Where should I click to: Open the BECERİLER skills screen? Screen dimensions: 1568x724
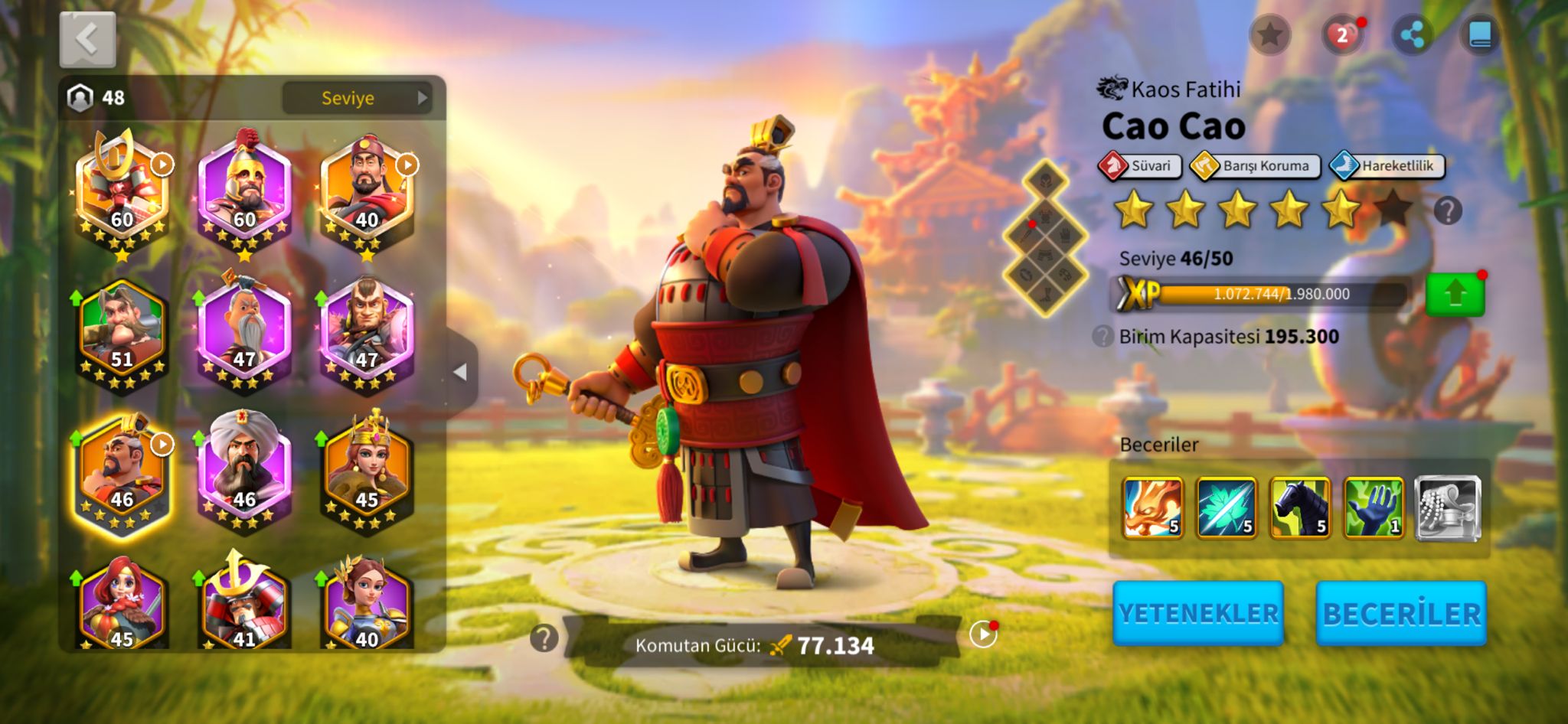coord(1401,613)
